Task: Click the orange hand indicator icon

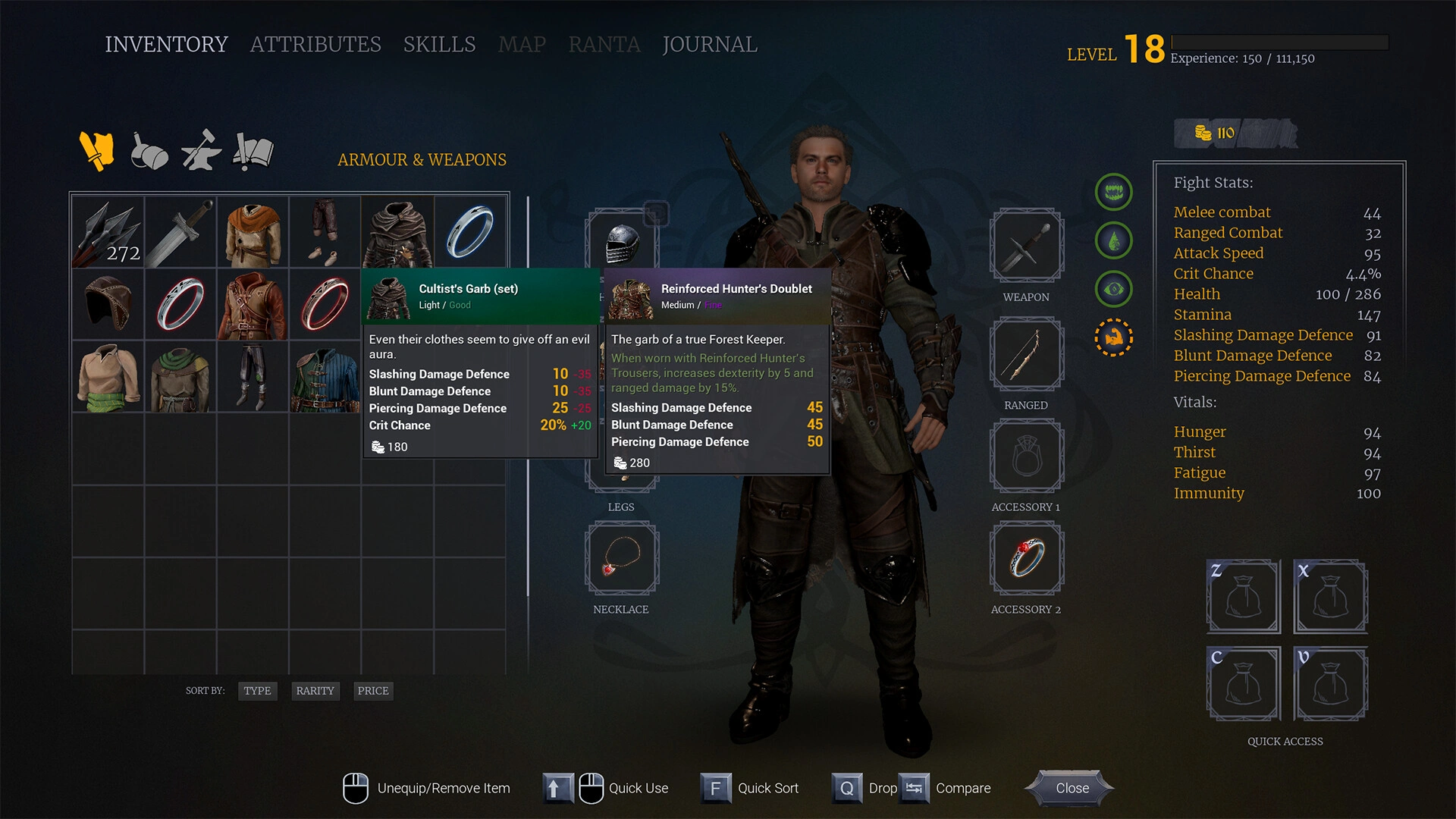Action: tap(1113, 337)
